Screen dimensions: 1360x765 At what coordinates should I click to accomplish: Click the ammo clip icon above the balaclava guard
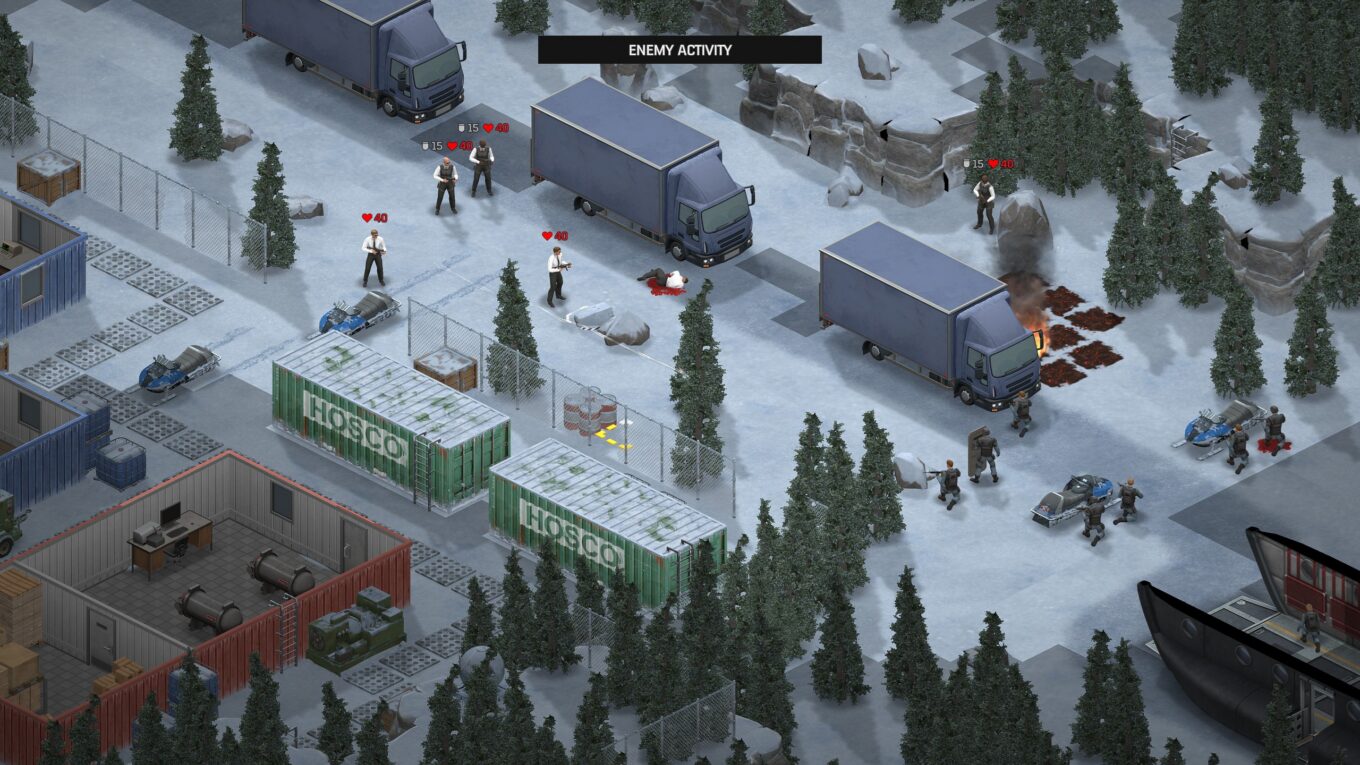click(x=461, y=127)
